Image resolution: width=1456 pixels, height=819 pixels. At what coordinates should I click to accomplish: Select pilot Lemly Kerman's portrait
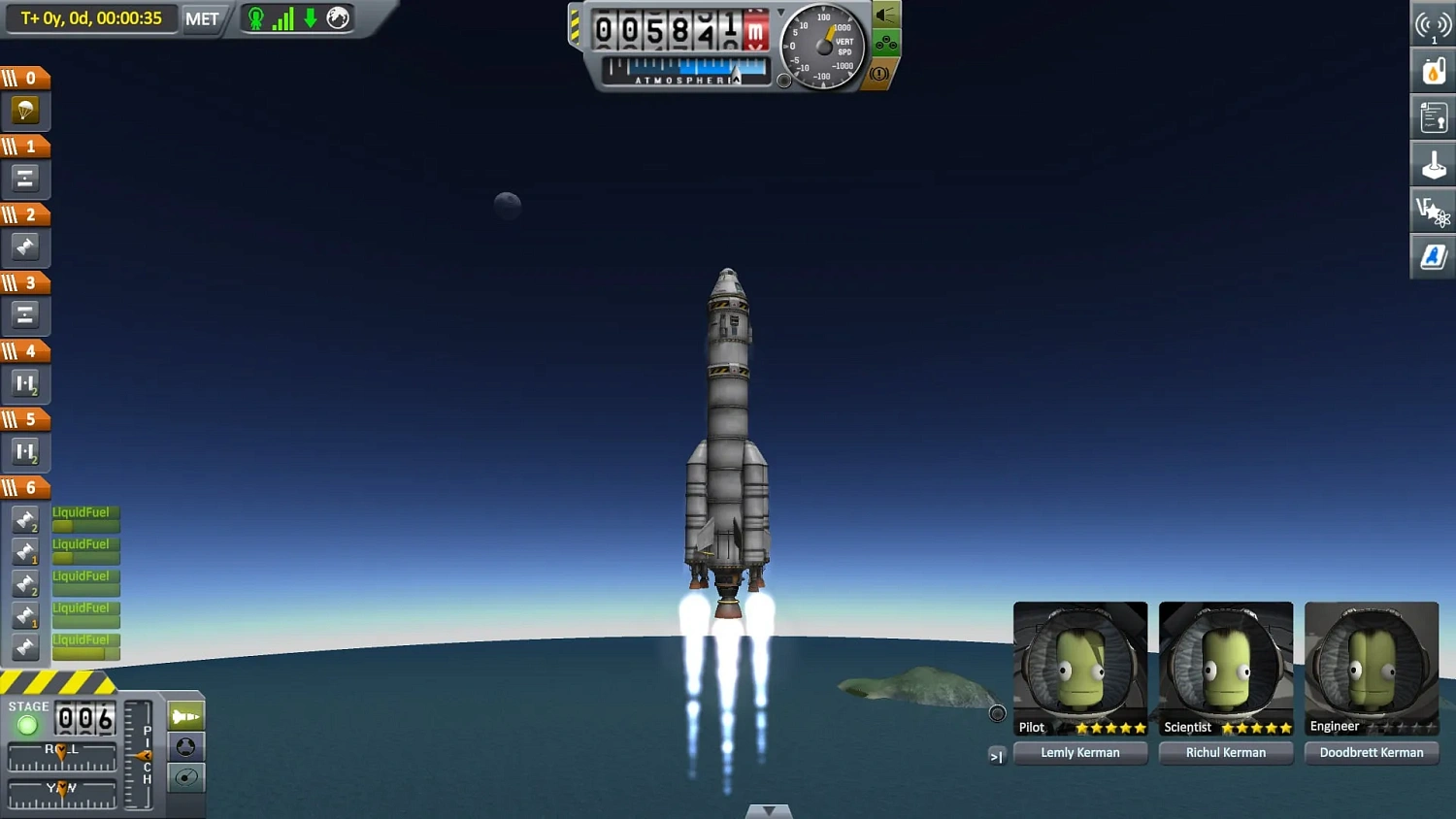tap(1079, 665)
